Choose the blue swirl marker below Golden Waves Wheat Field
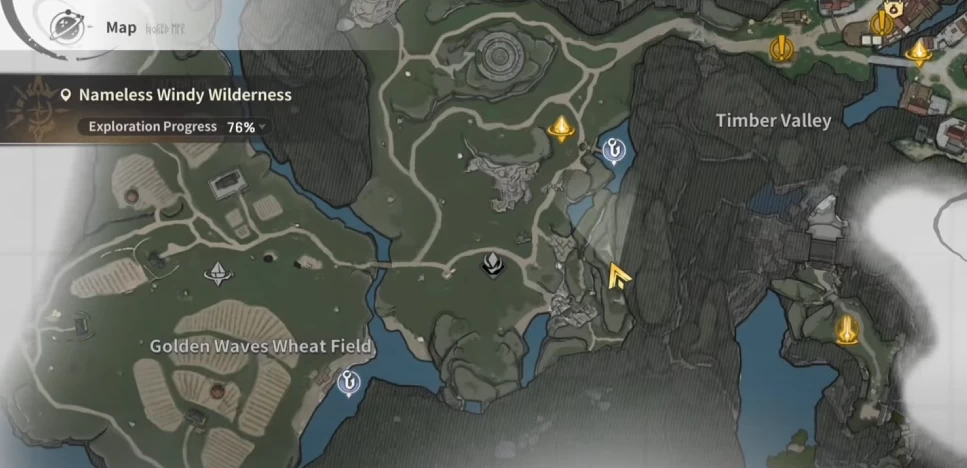This screenshot has height=468, width=967. (x=350, y=381)
